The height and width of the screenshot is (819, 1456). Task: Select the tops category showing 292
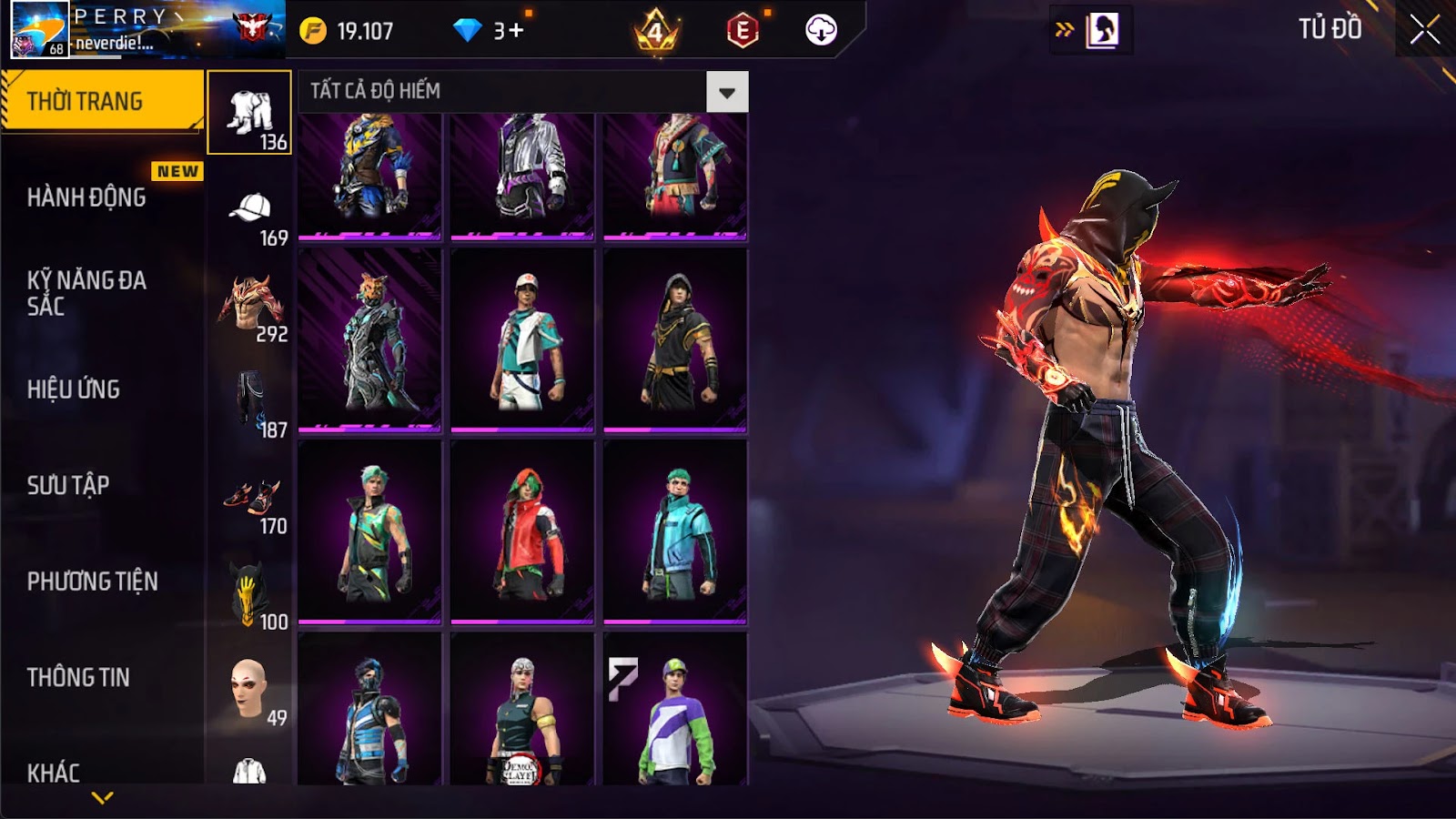coord(250,309)
